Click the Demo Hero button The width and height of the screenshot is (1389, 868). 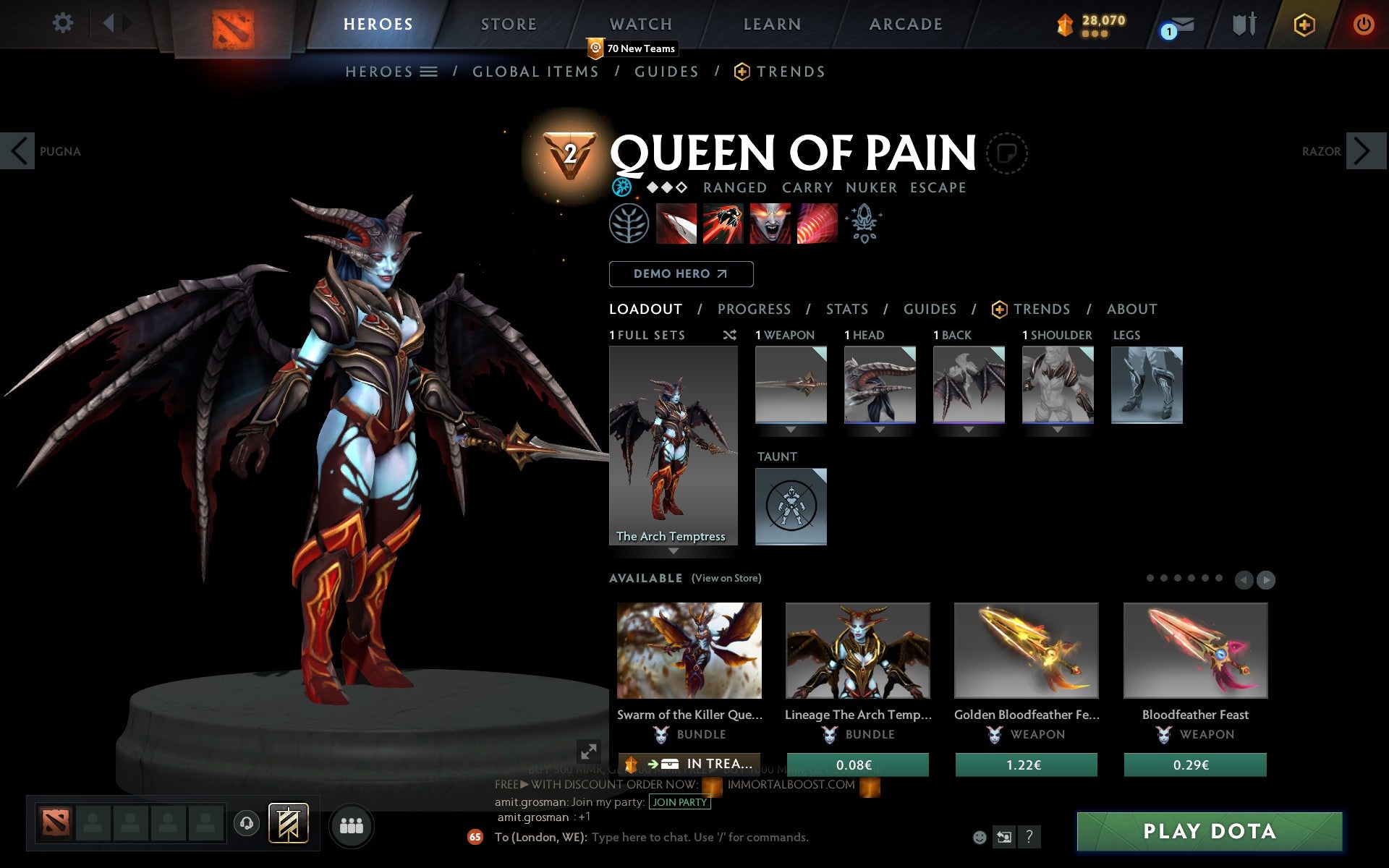tap(681, 274)
